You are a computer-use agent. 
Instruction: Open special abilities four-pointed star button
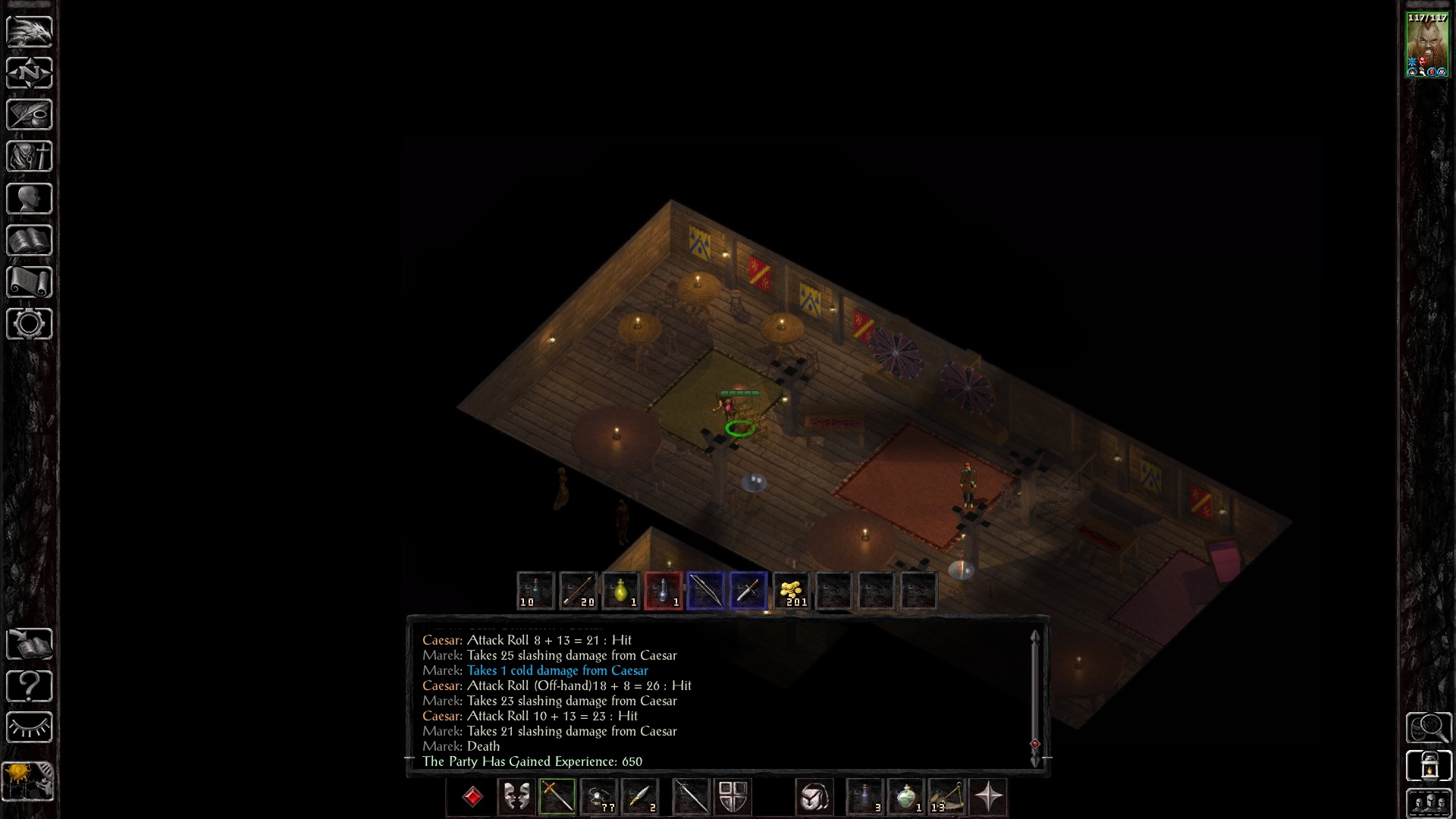(989, 797)
